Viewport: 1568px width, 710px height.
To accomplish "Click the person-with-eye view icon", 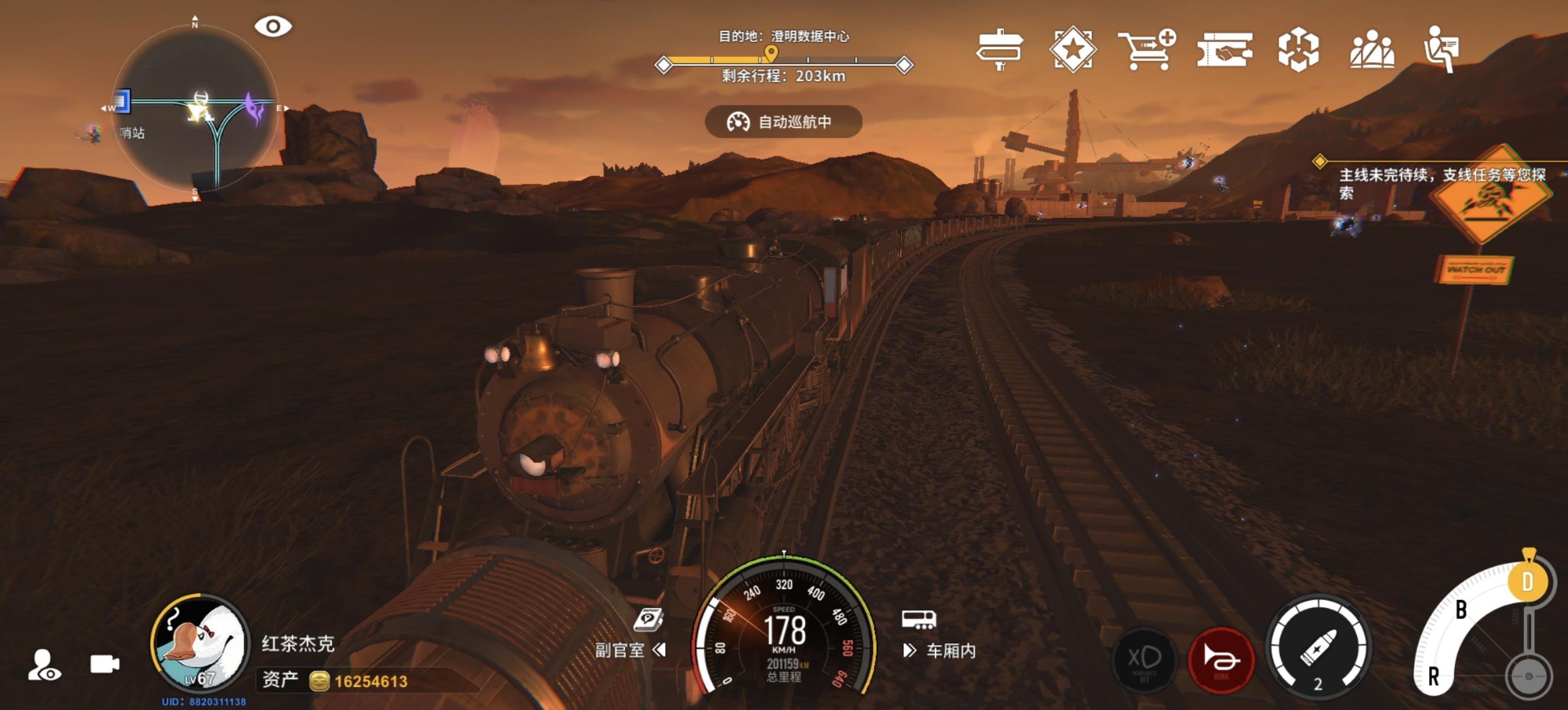I will (x=44, y=665).
